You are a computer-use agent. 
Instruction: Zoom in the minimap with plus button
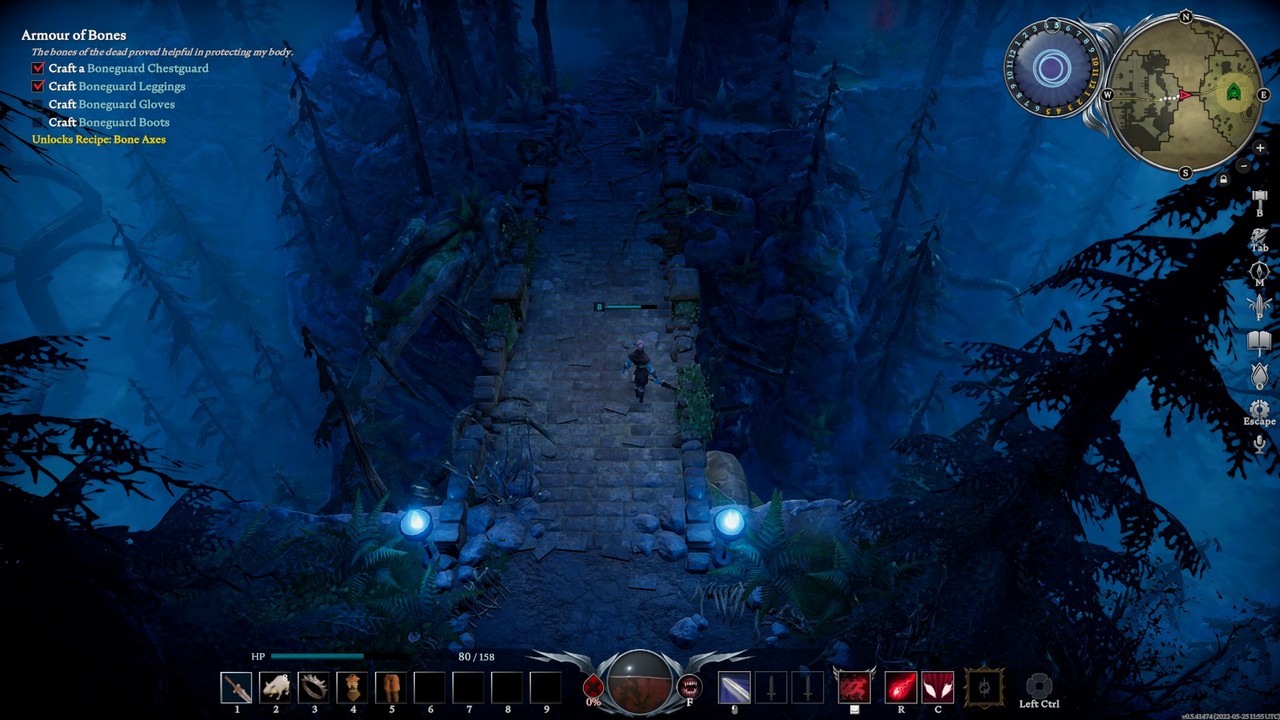(1260, 148)
